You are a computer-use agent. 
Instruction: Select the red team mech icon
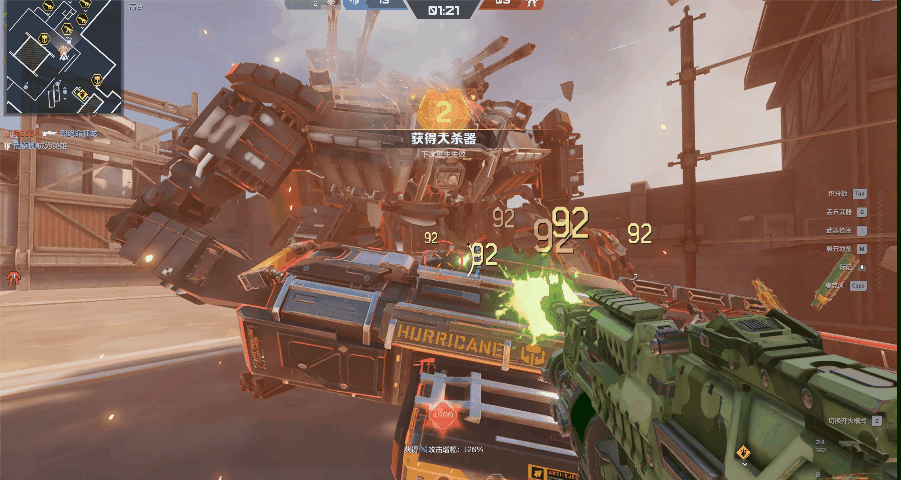click(x=532, y=4)
